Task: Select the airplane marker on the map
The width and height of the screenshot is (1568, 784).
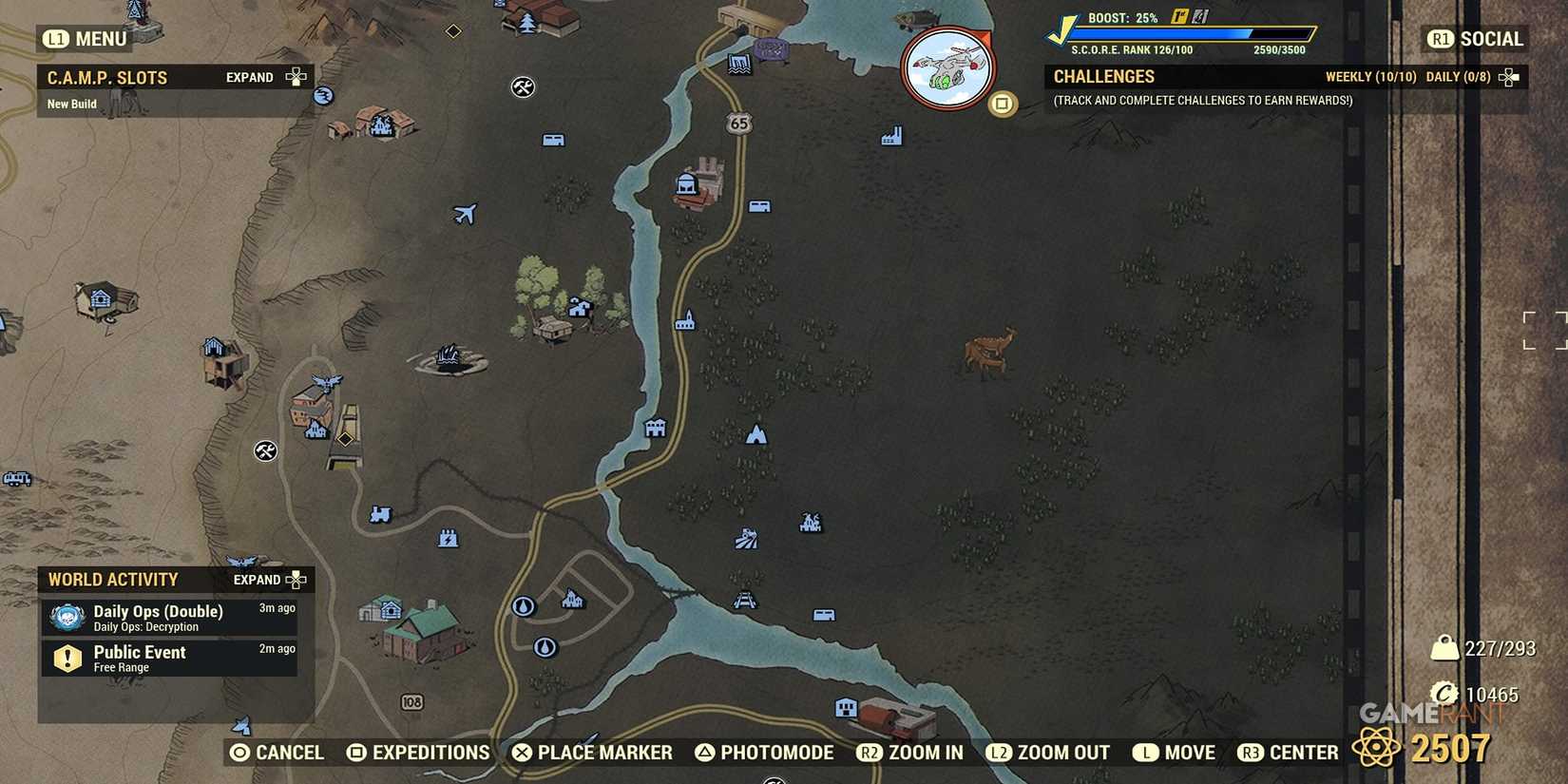Action: tap(465, 214)
